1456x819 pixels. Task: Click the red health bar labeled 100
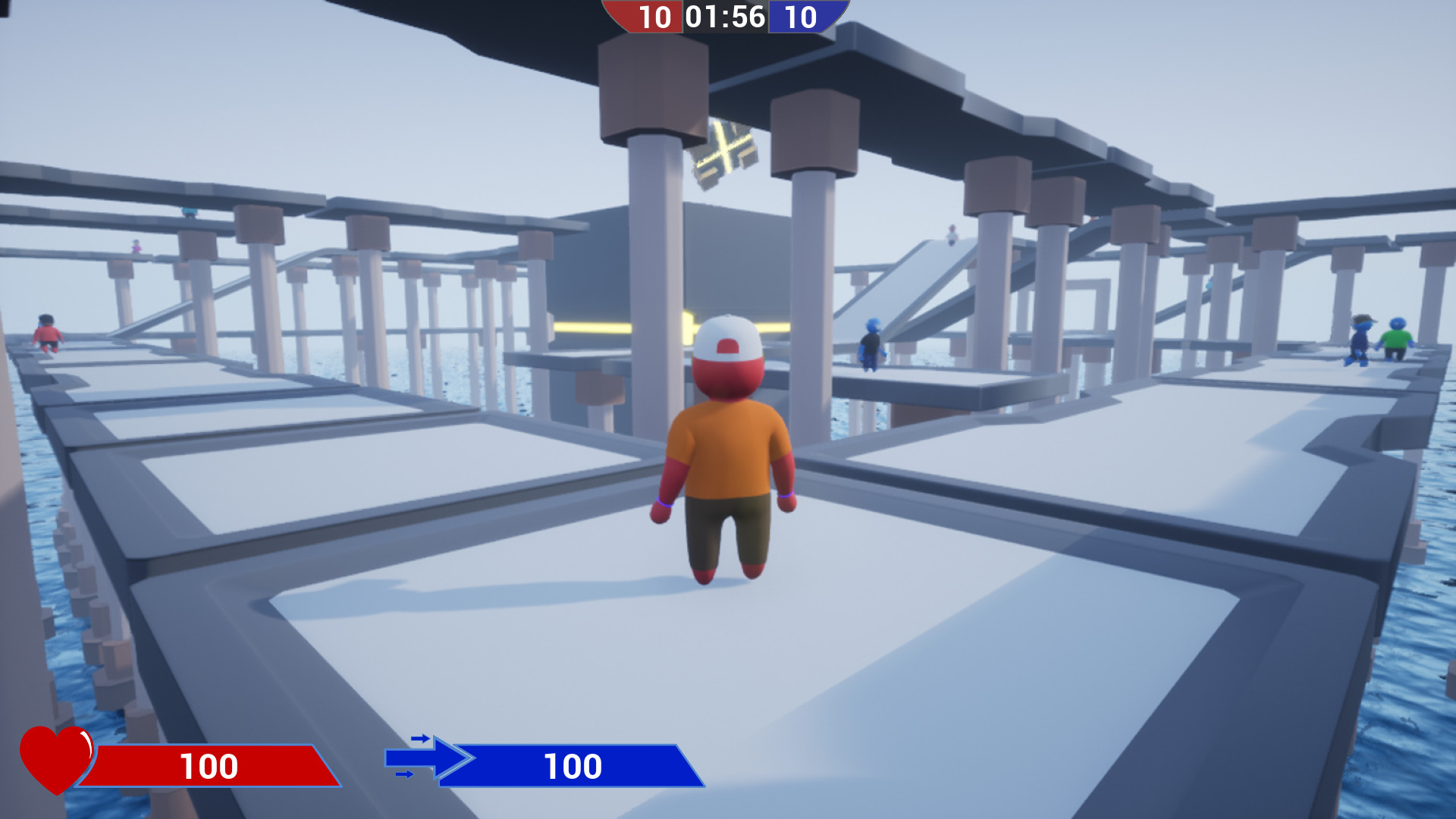click(x=212, y=766)
